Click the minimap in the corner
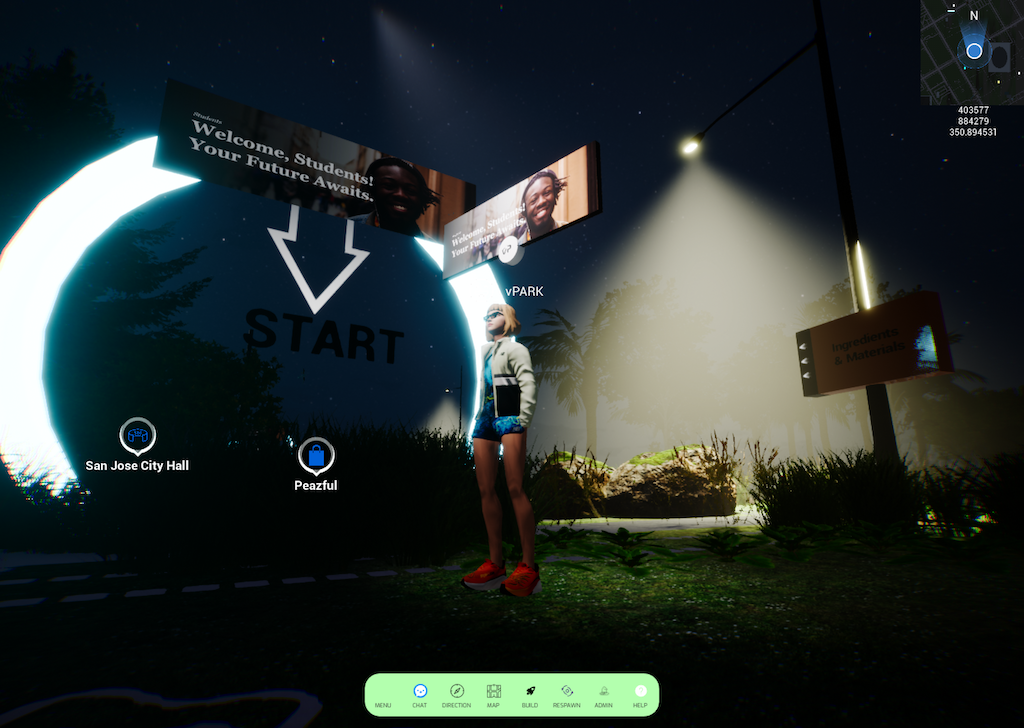Screen dimensions: 1024x728 pos(972,52)
